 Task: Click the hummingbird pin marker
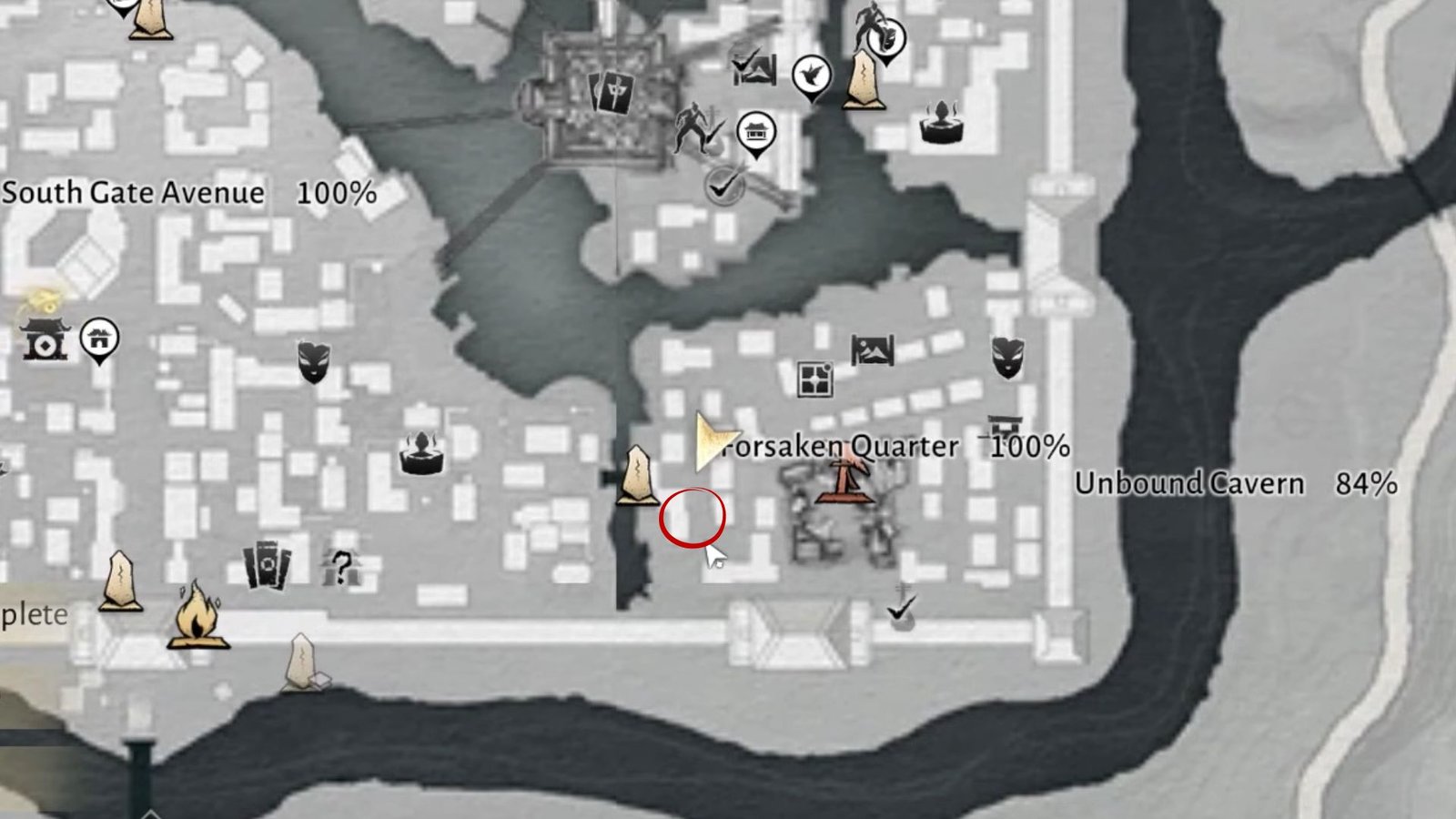point(810,76)
